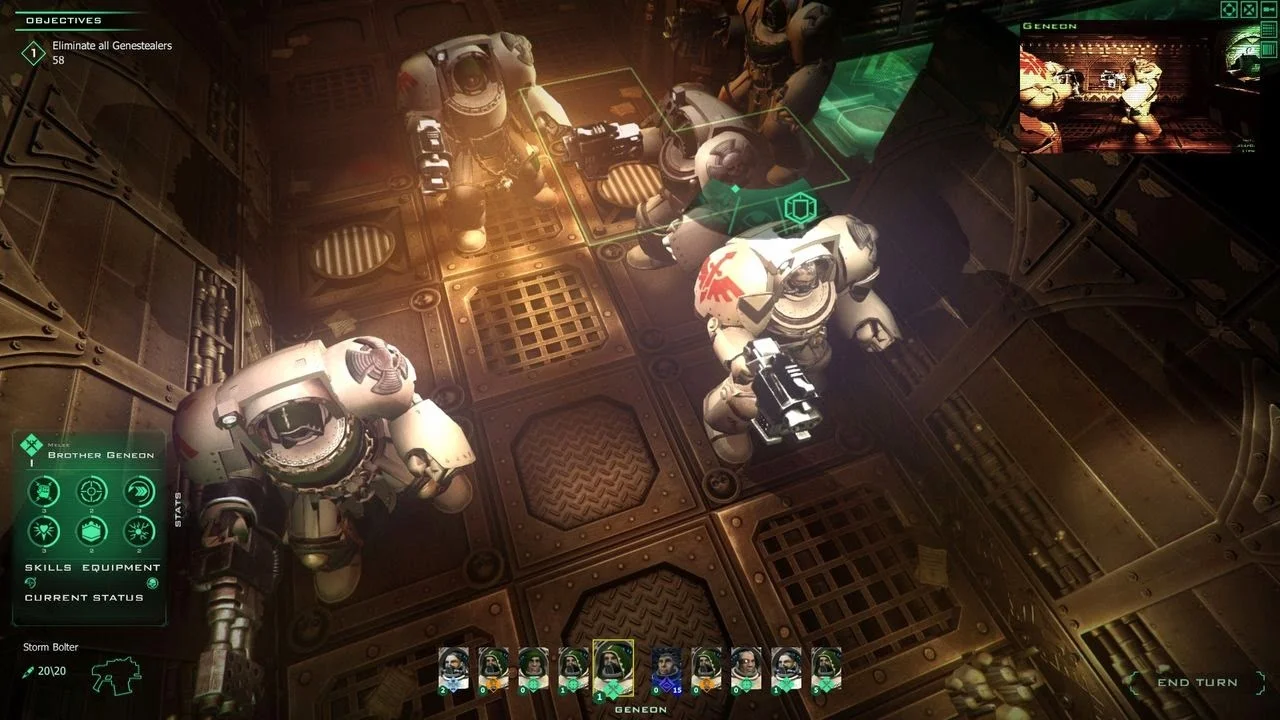Select the bald marine with eye-patch portrait
This screenshot has height=720, width=1280.
[744, 667]
